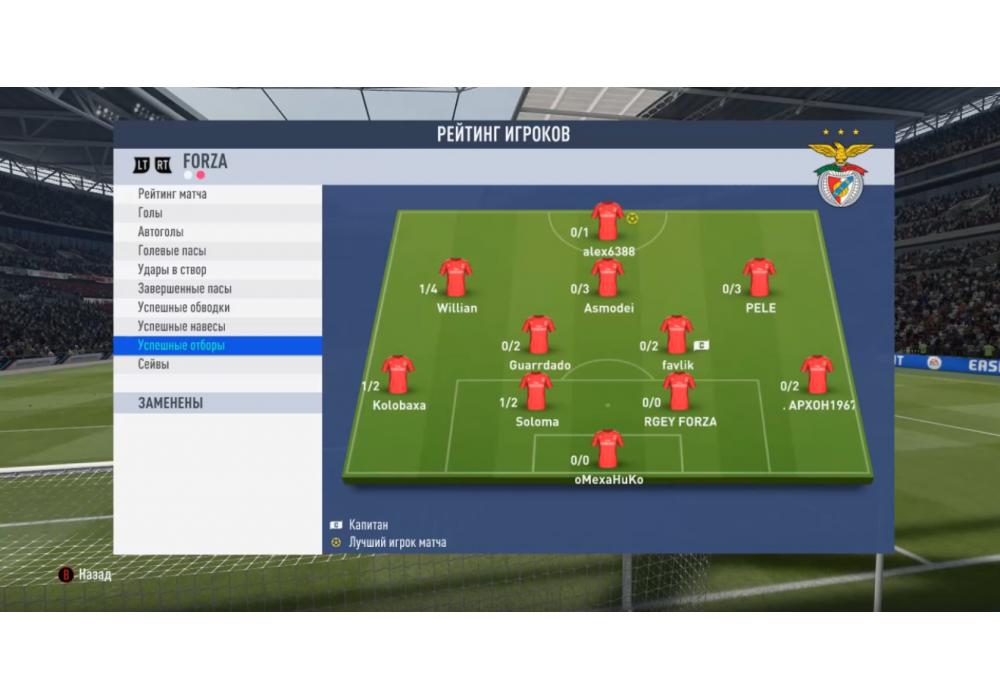Open the Автоголы stat entry
Screen dimensions: 1000x700
tap(217, 232)
